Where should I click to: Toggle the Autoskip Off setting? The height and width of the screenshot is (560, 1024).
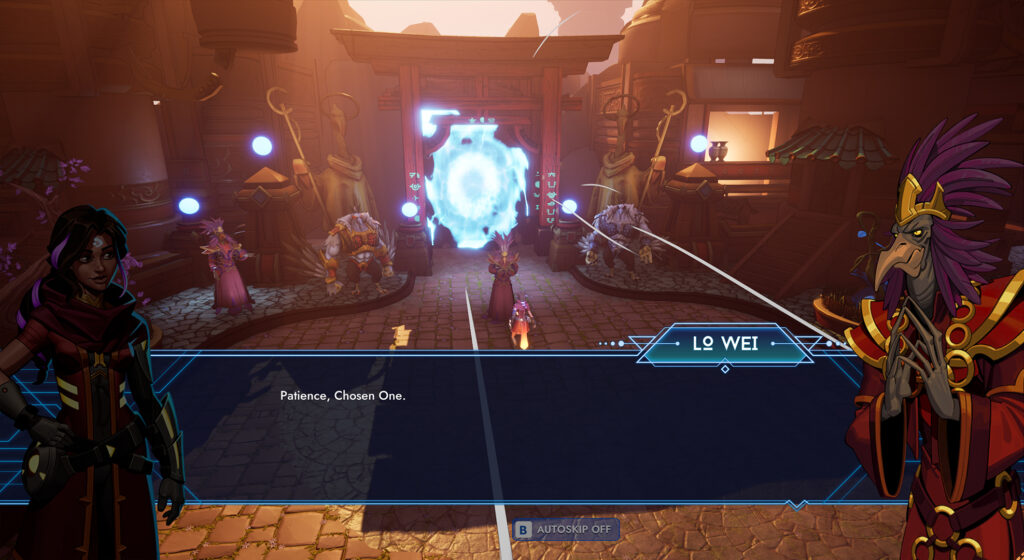click(x=566, y=530)
